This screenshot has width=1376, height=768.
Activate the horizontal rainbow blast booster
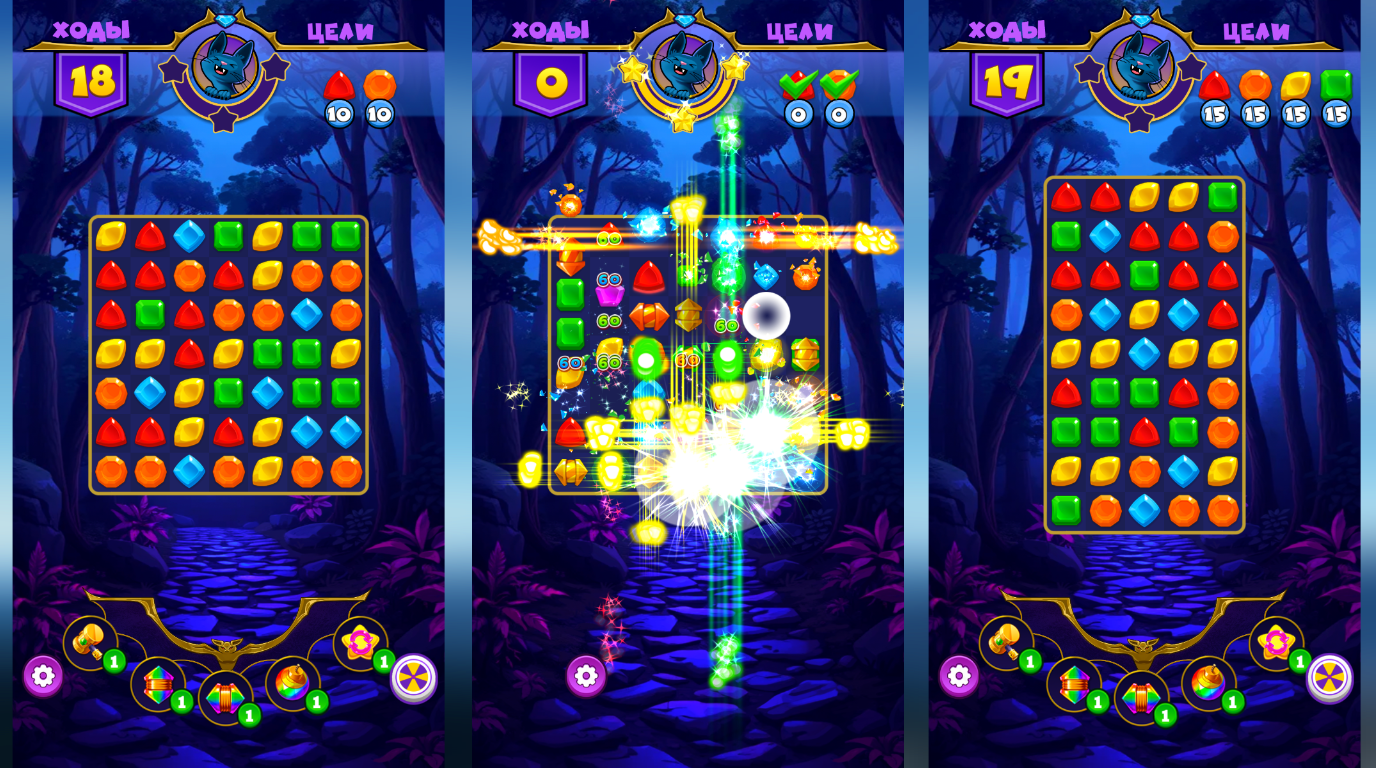tap(225, 696)
